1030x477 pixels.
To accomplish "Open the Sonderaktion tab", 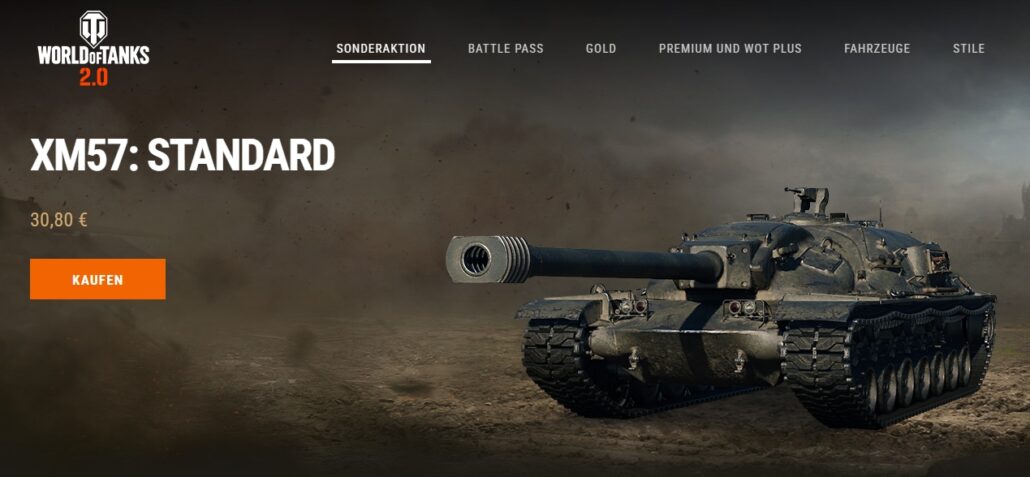I will pyautogui.click(x=381, y=48).
